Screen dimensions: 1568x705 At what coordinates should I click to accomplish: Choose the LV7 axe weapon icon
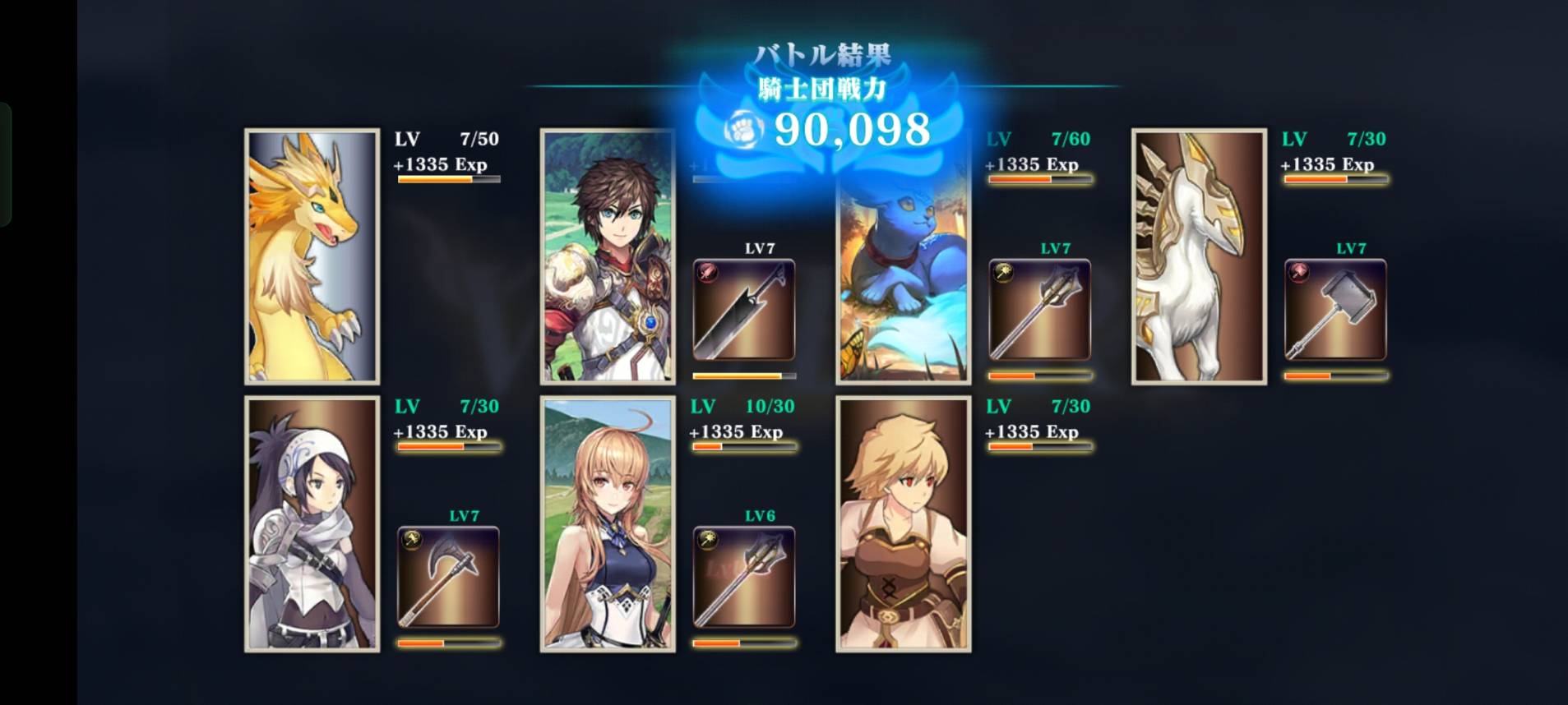click(x=448, y=577)
